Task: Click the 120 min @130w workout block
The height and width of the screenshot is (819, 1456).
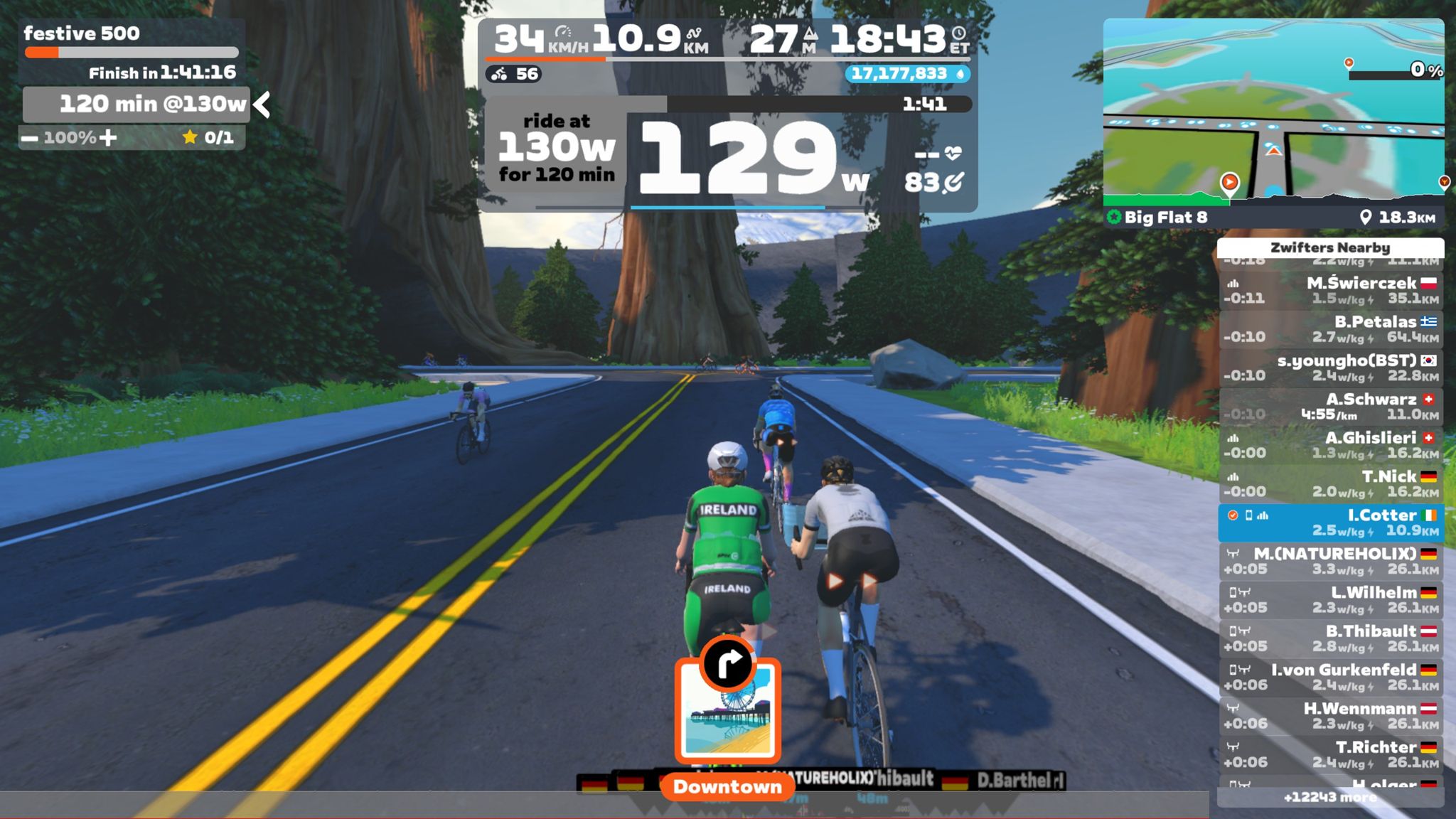Action: [136, 105]
